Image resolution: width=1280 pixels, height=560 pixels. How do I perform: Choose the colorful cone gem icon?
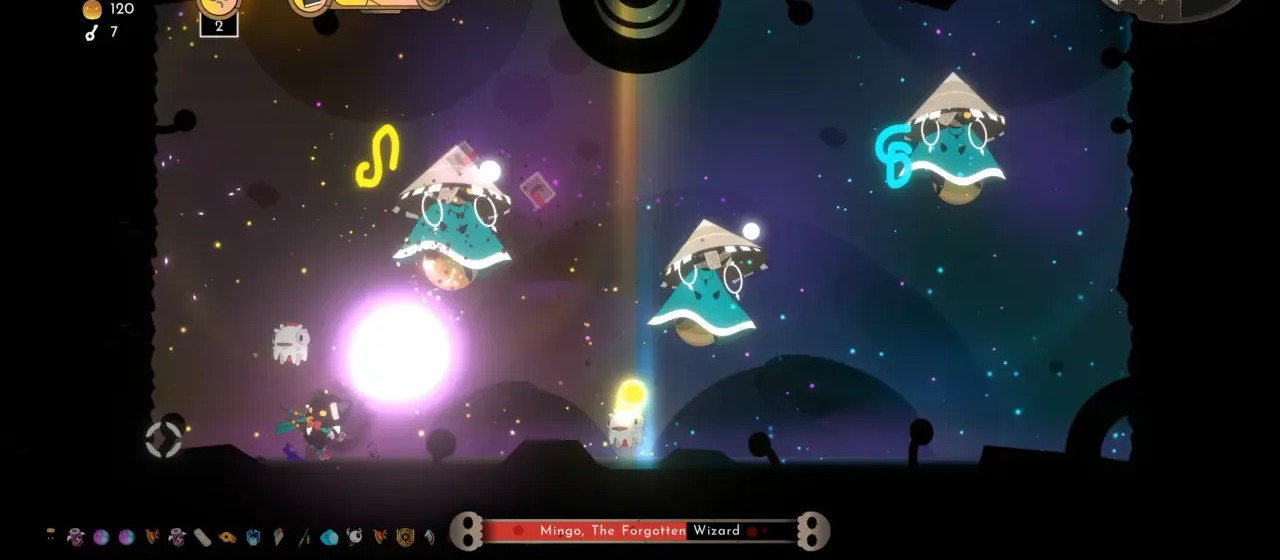(x=278, y=537)
